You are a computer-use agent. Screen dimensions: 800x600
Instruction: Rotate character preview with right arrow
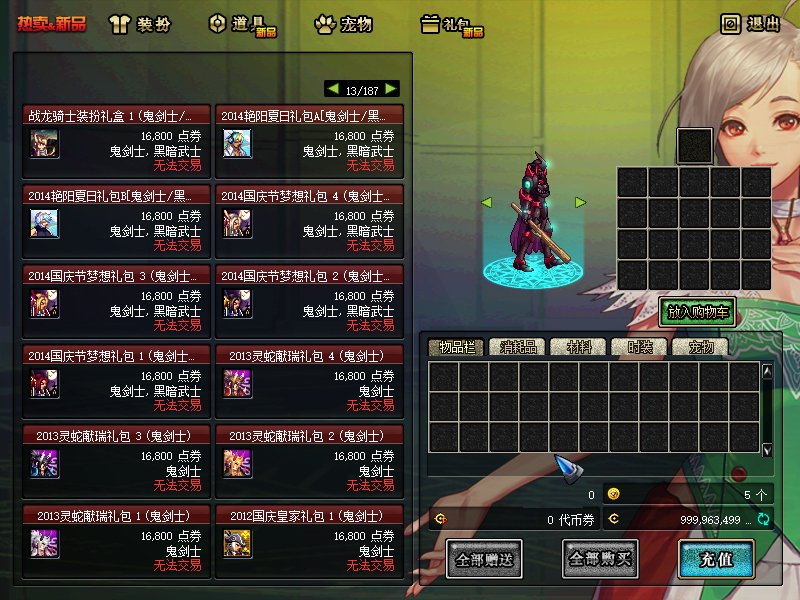pyautogui.click(x=580, y=203)
